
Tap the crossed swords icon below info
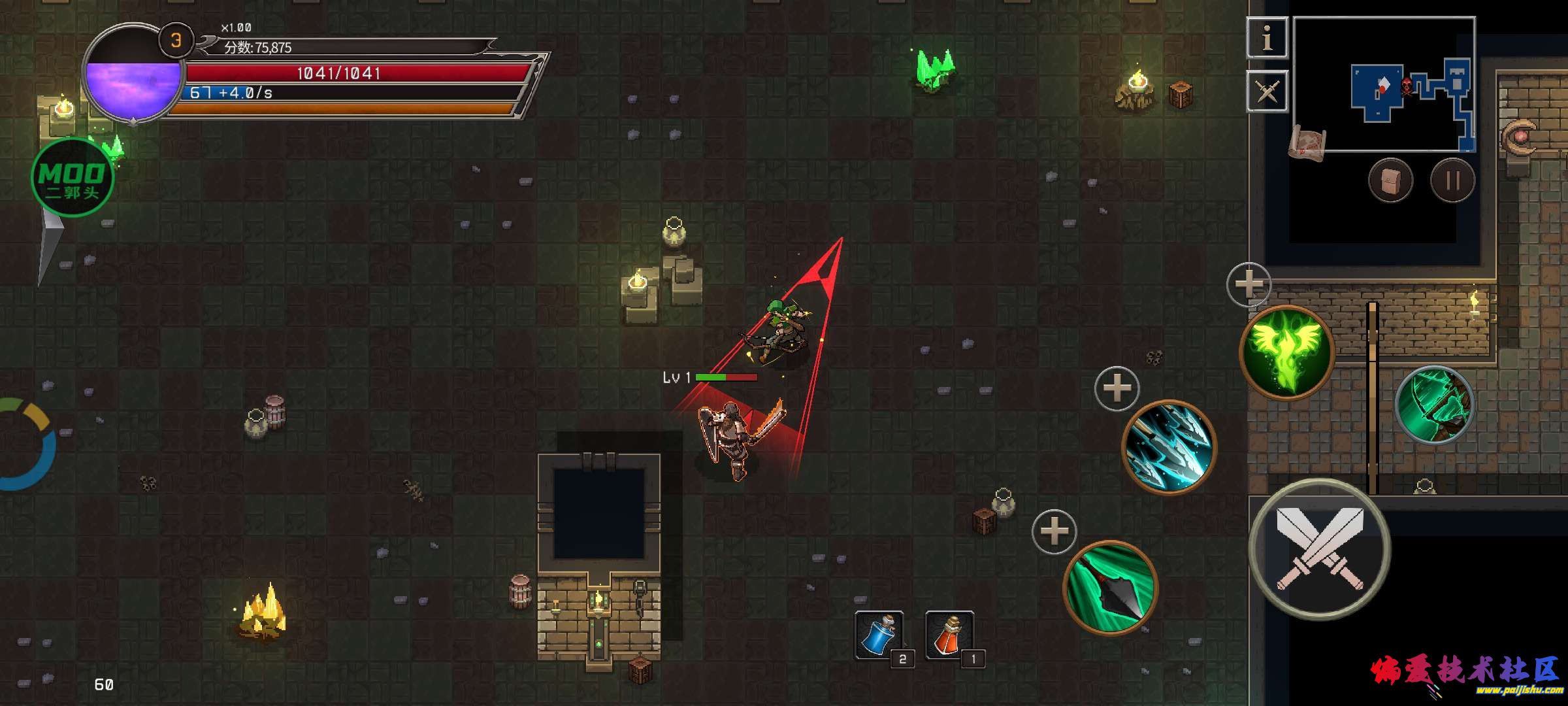(1267, 92)
